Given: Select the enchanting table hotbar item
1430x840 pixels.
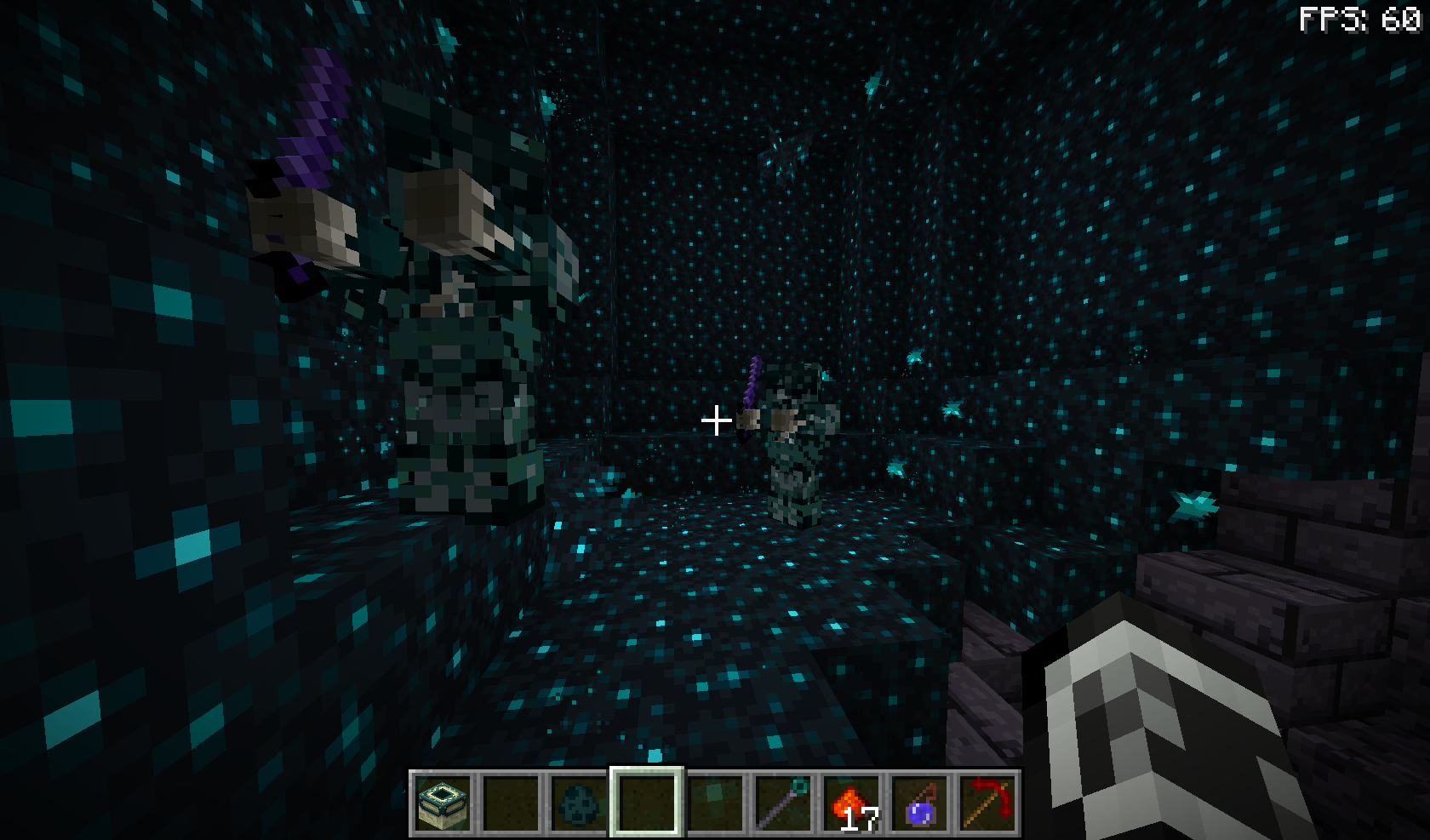Looking at the screenshot, I should [x=444, y=803].
